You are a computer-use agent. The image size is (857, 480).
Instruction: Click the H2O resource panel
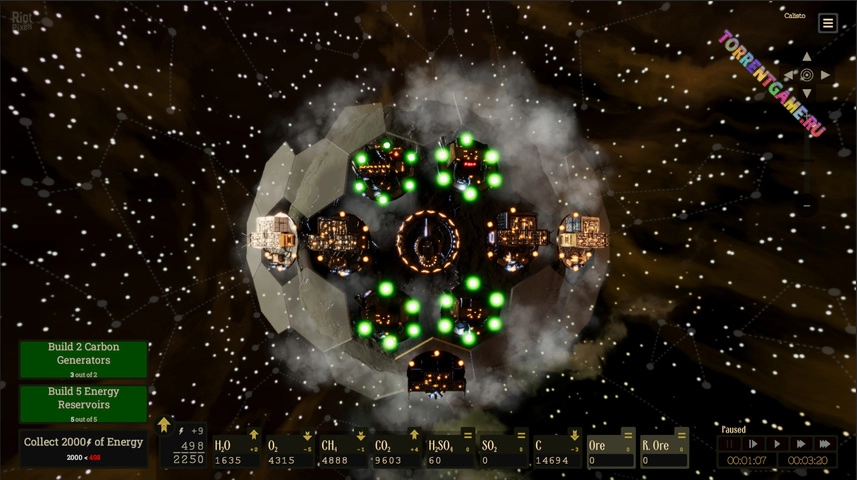(x=237, y=451)
